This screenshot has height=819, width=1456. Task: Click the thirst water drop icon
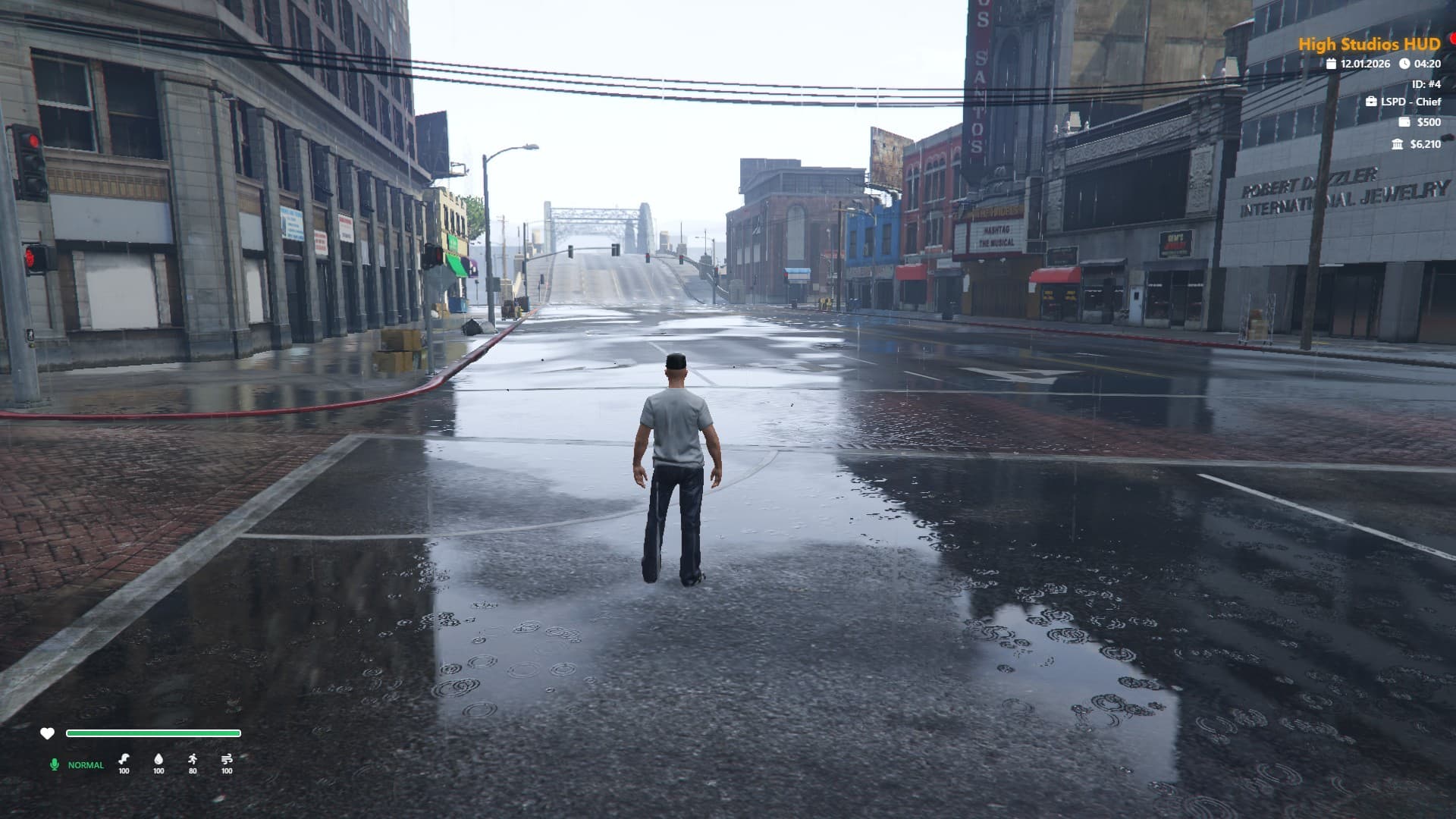(158, 758)
